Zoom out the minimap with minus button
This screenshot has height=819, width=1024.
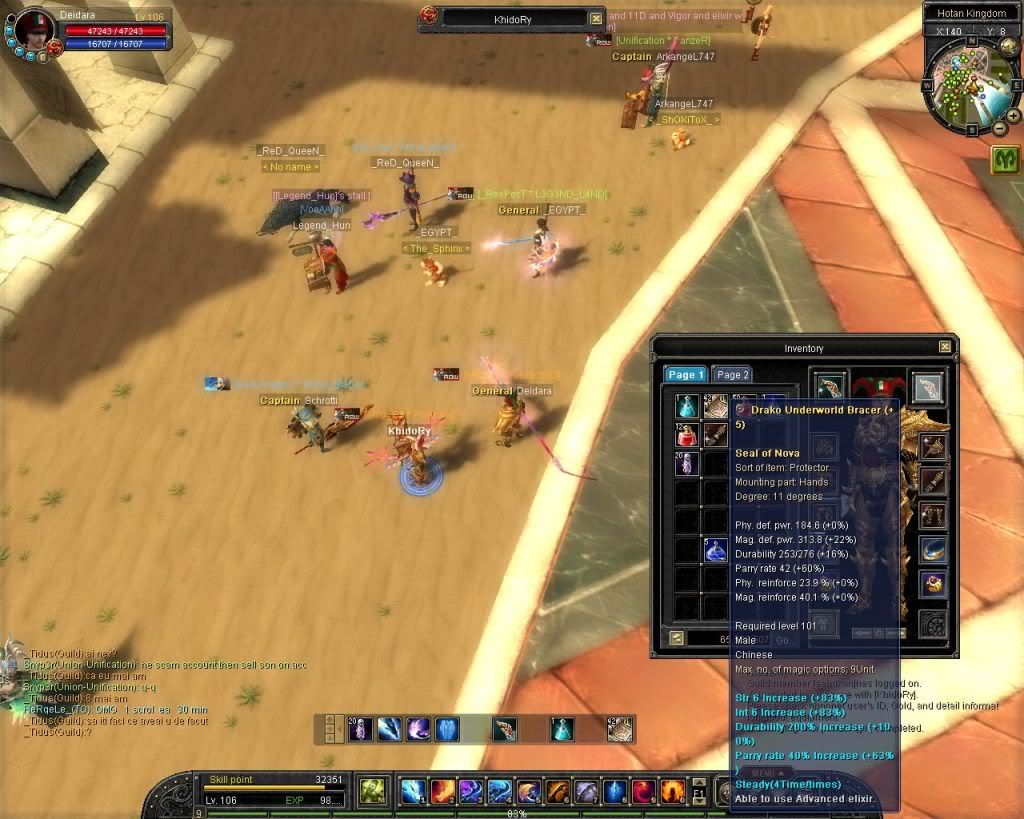pos(1000,129)
